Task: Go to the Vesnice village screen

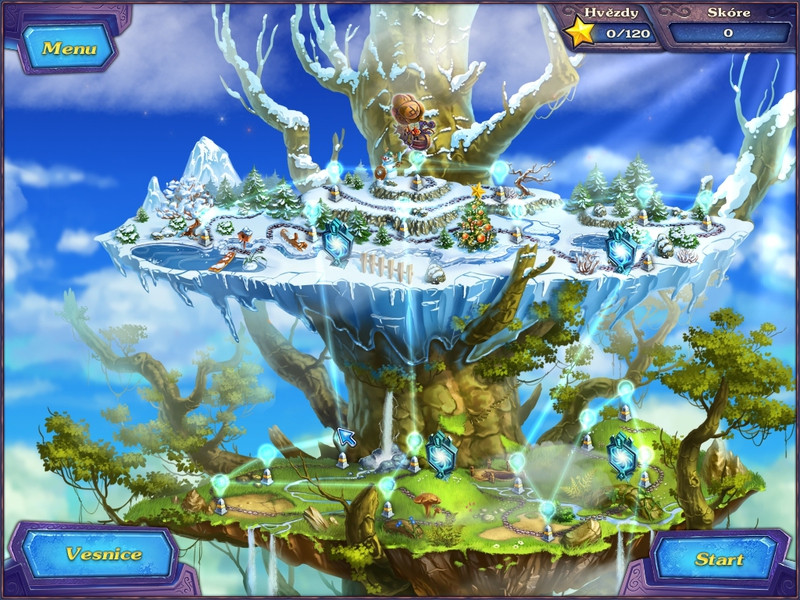Action: click(x=102, y=553)
